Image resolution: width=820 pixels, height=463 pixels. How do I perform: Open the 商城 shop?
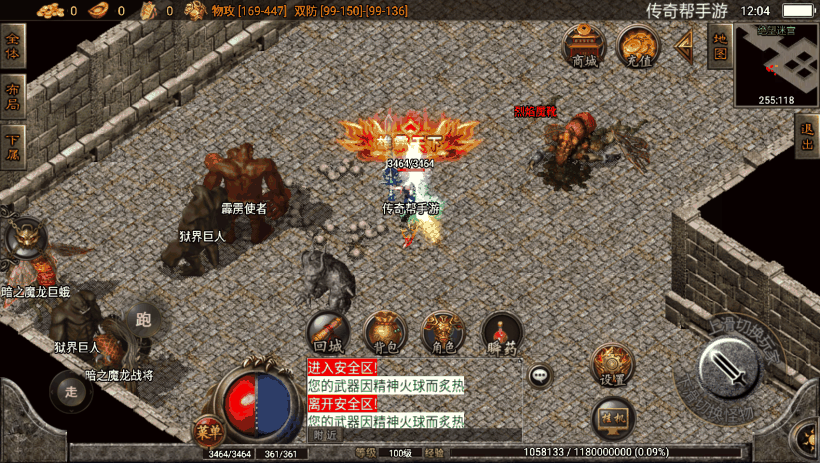[584, 46]
